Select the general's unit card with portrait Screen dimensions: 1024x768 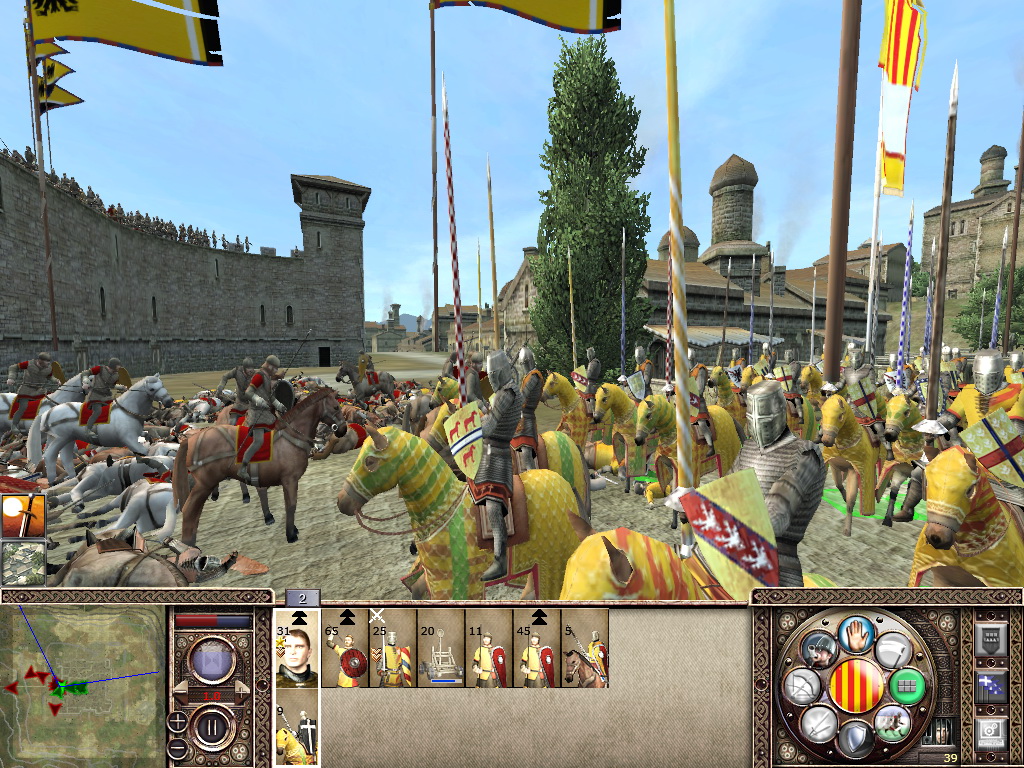coord(297,648)
